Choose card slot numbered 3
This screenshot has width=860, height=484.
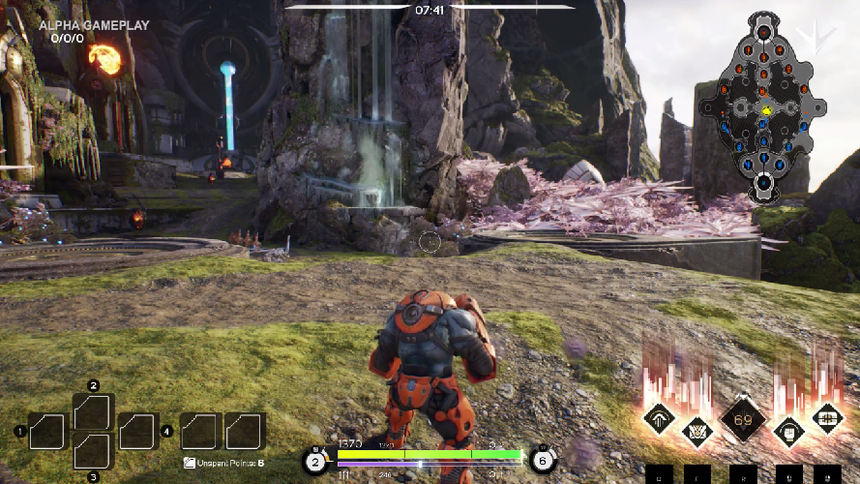(93, 451)
